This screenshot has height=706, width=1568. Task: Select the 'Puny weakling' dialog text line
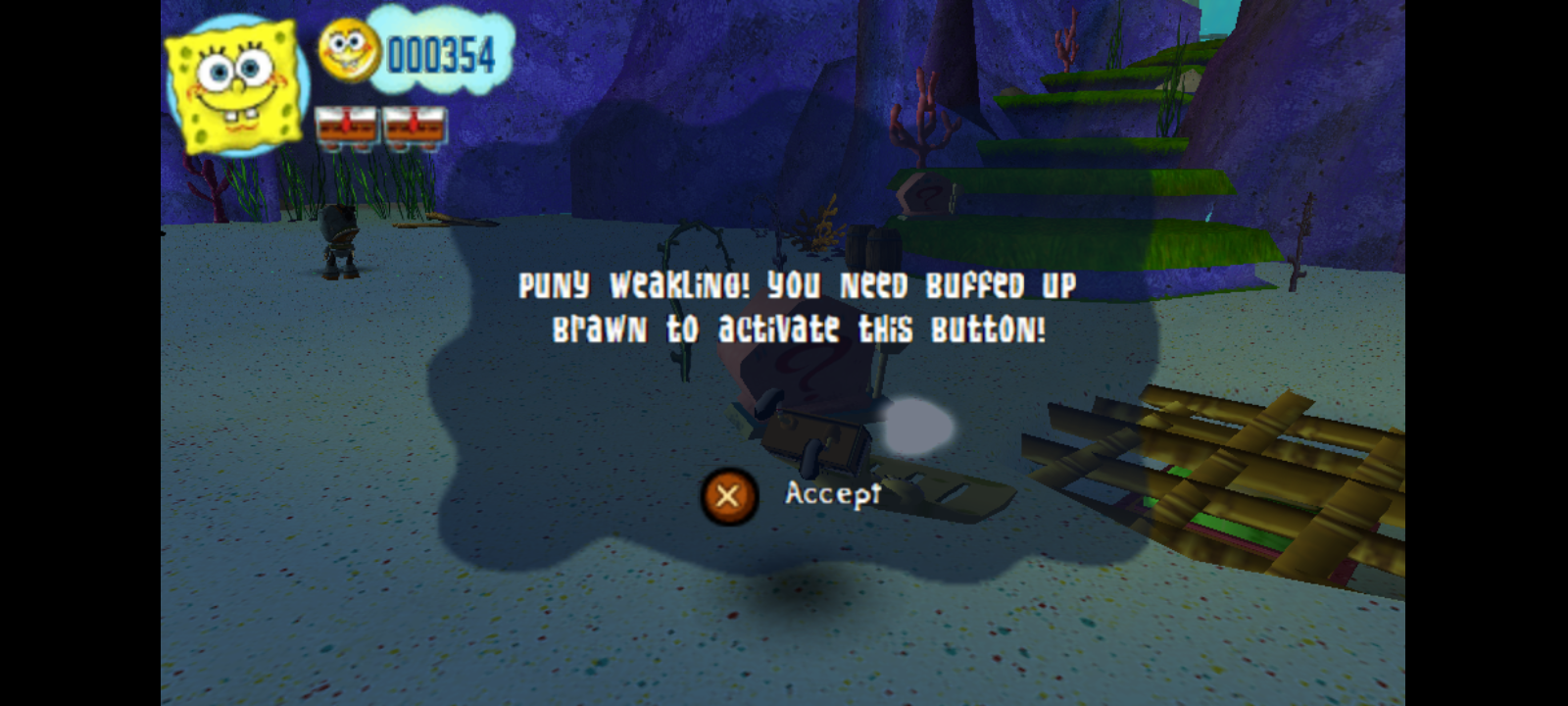796,285
